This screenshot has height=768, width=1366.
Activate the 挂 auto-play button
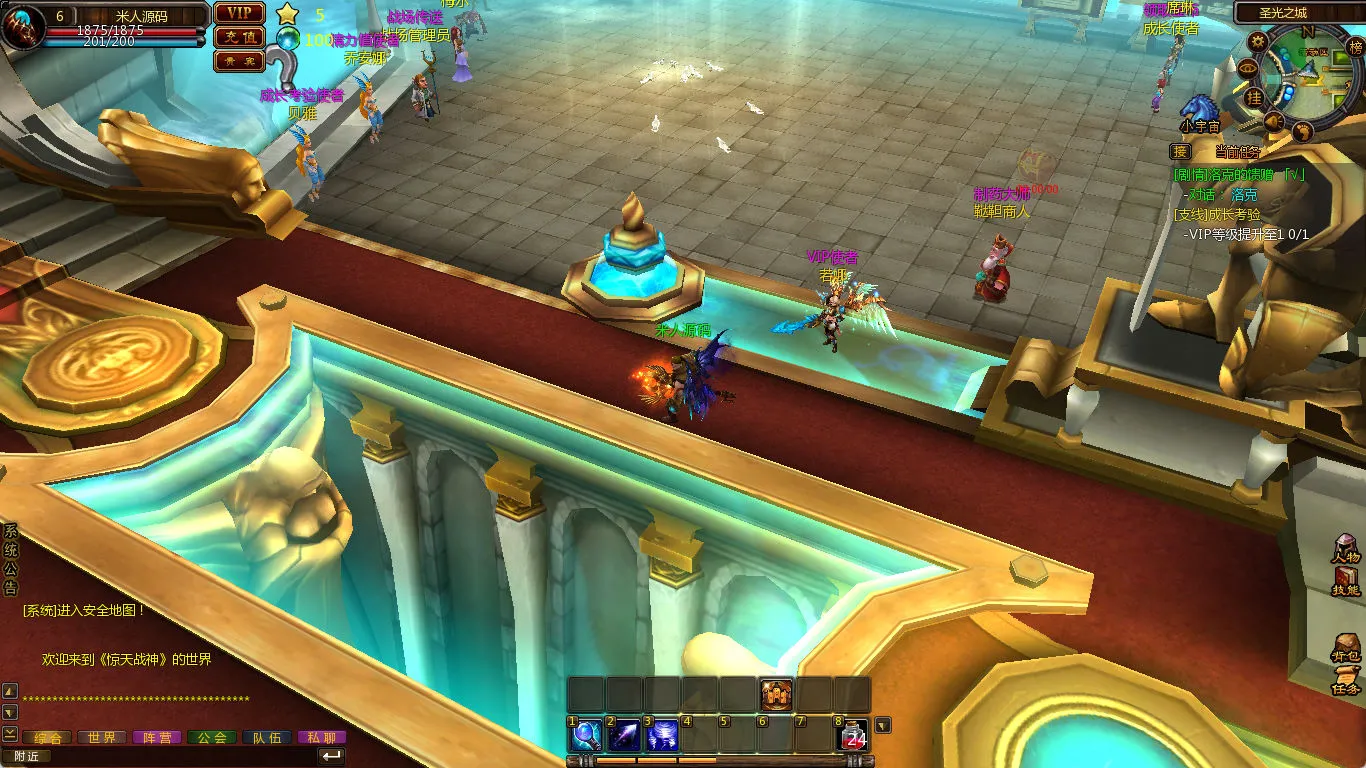(1254, 97)
